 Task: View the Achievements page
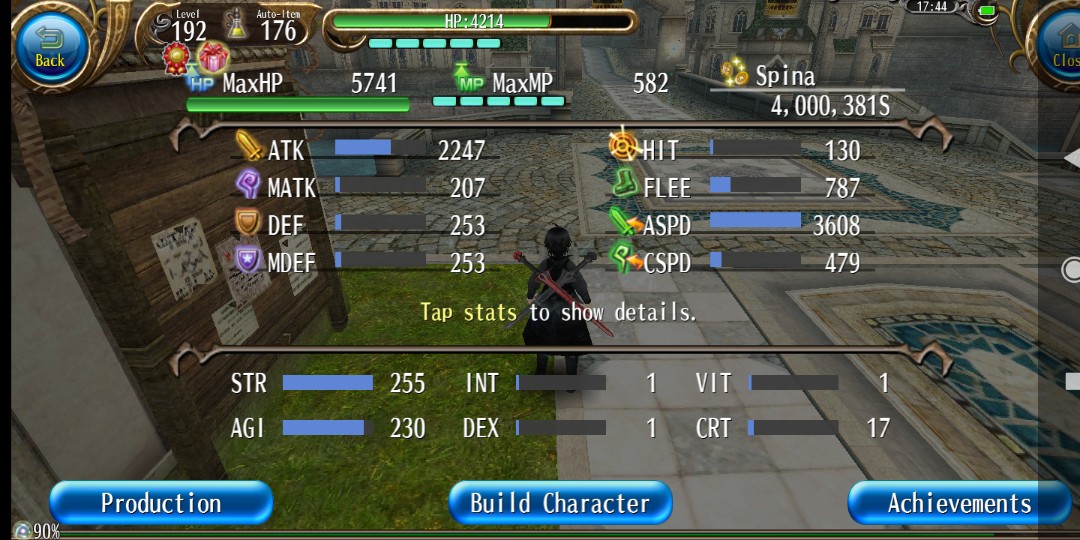[958, 503]
